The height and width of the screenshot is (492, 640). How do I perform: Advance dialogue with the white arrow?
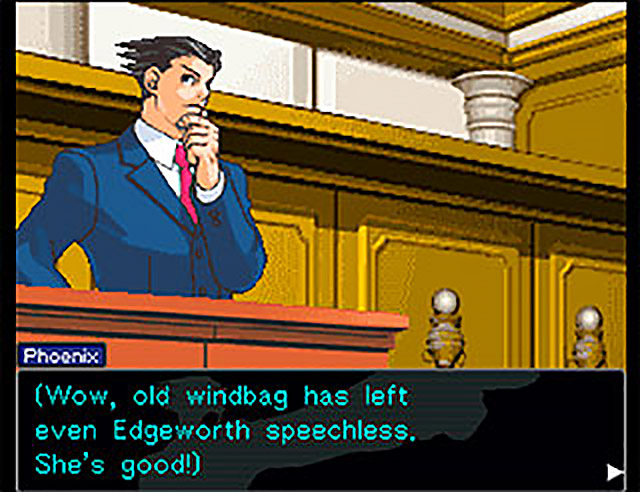point(613,470)
